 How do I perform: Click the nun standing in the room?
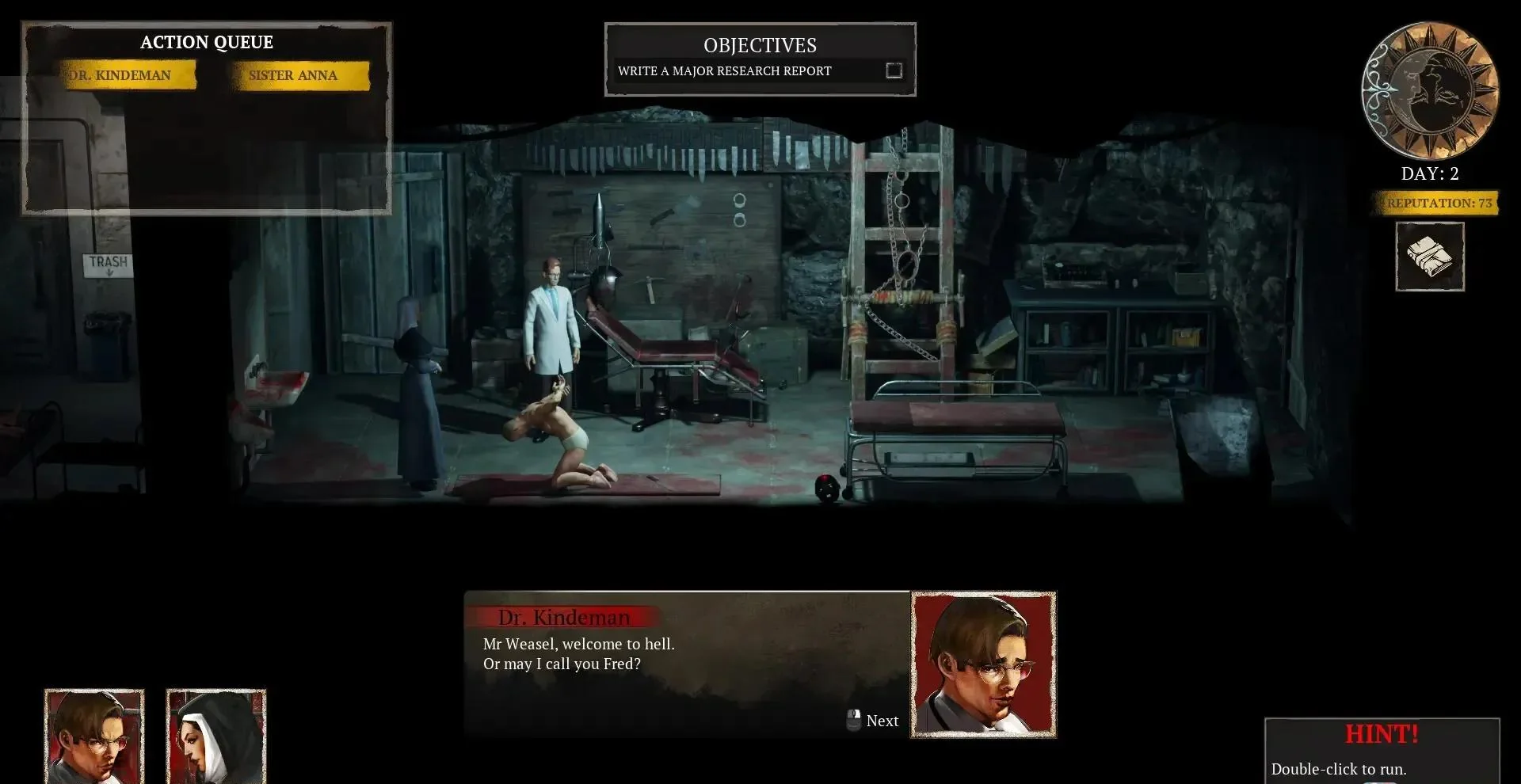tap(416, 388)
